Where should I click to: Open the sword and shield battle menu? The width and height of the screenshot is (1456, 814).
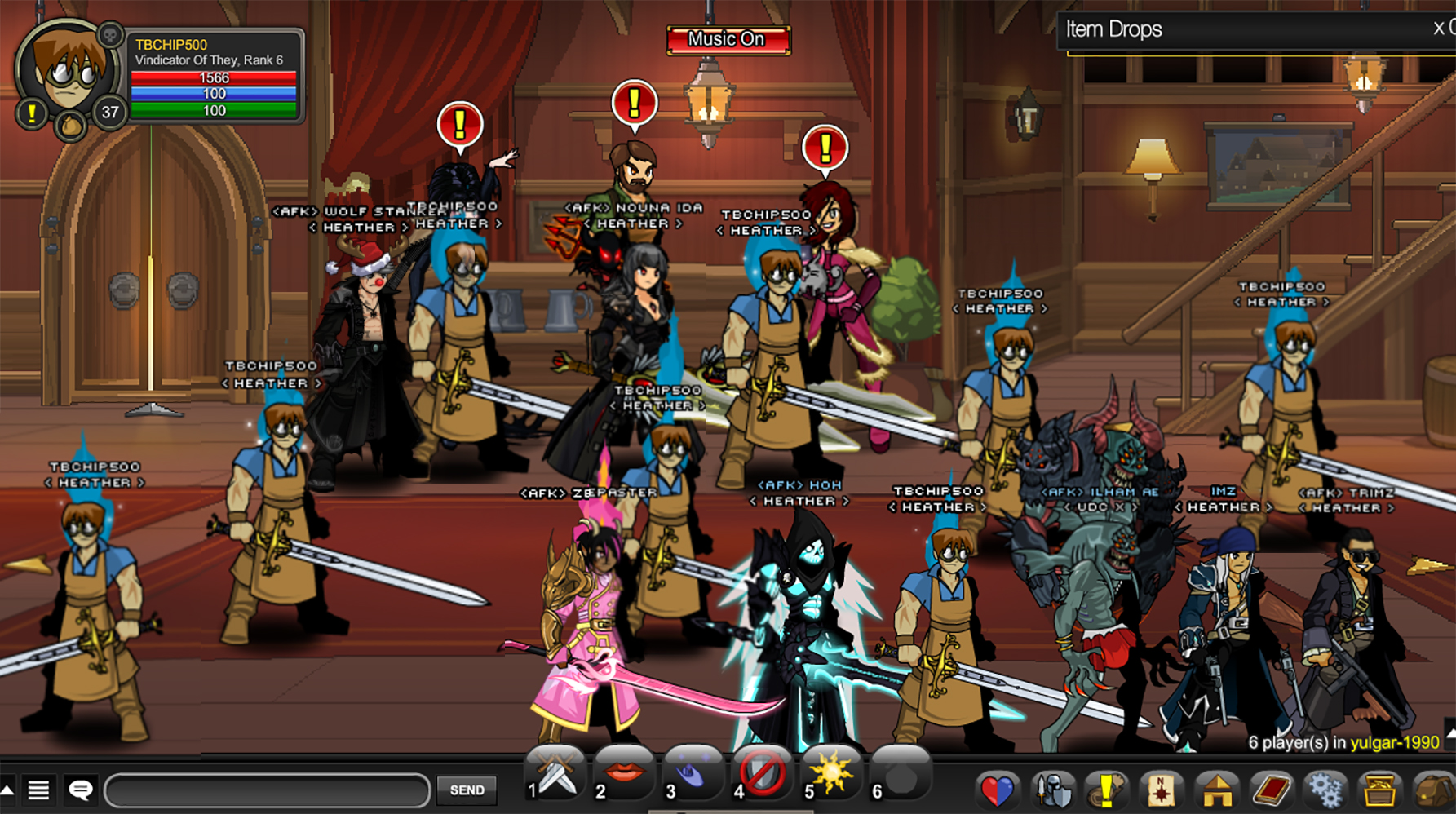coord(1053,790)
